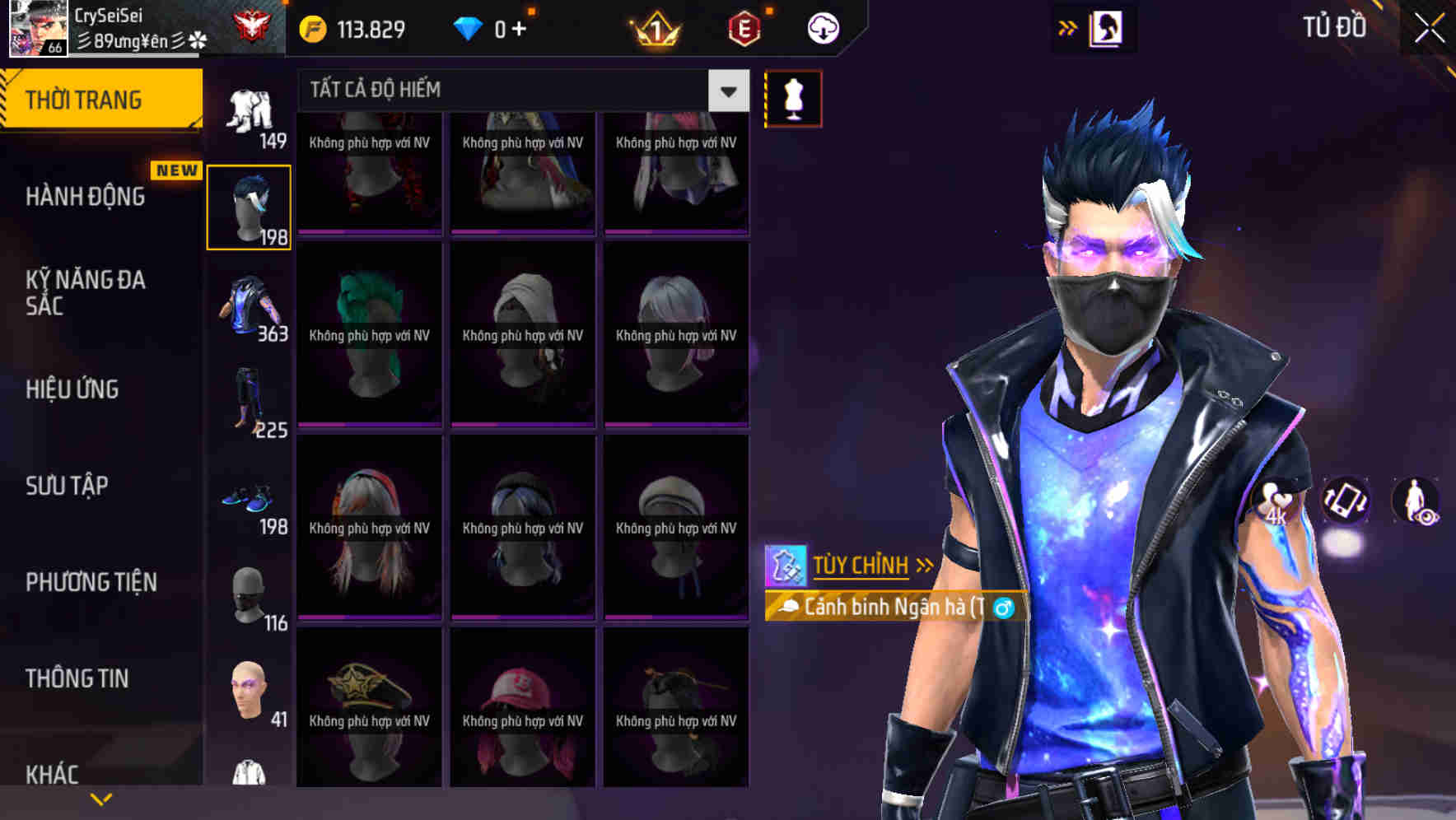Select the mannequin icon above the item grid
The image size is (1456, 820).
coord(793,97)
